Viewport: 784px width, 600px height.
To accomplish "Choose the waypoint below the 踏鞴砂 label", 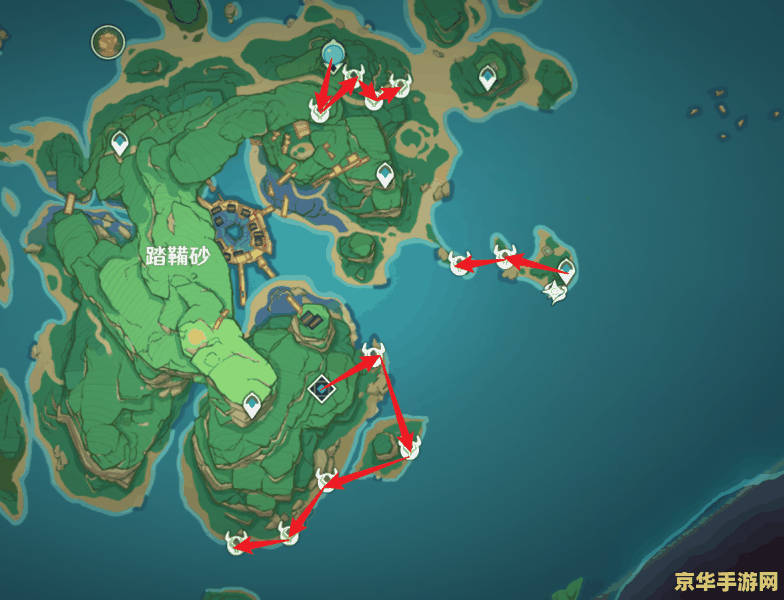I will coord(253,405).
